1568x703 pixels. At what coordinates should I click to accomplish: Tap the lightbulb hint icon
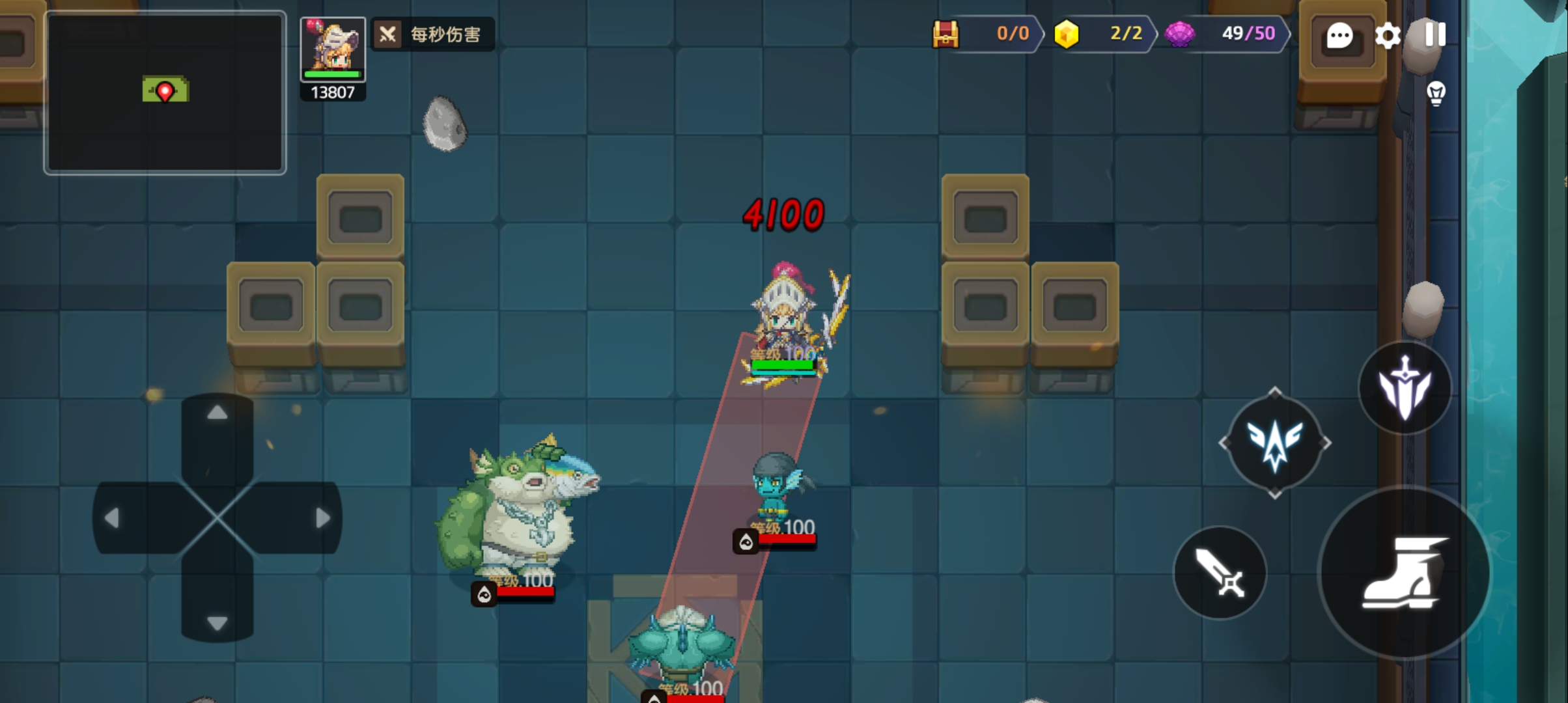(1436, 94)
